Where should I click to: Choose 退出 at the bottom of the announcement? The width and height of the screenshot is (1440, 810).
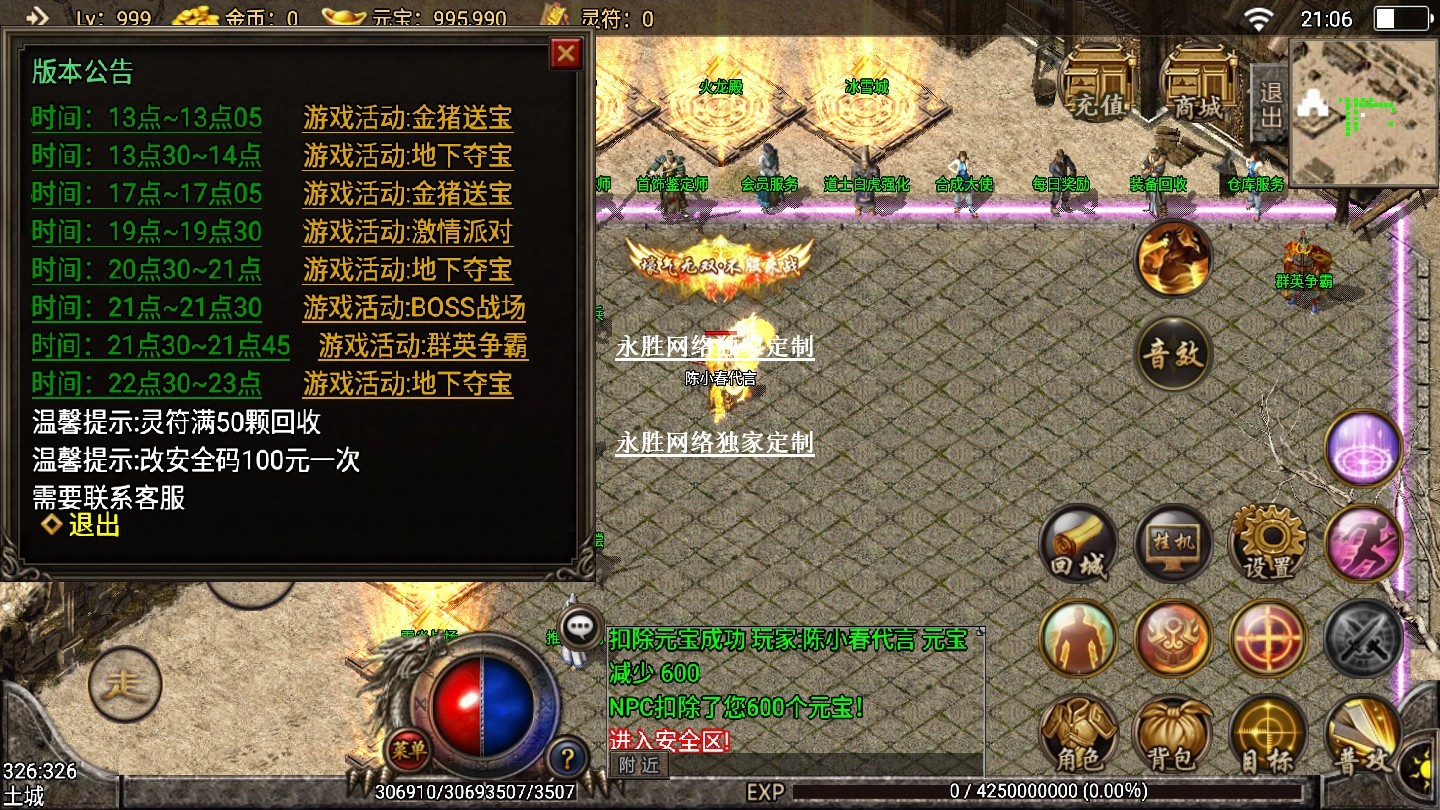coord(94,525)
